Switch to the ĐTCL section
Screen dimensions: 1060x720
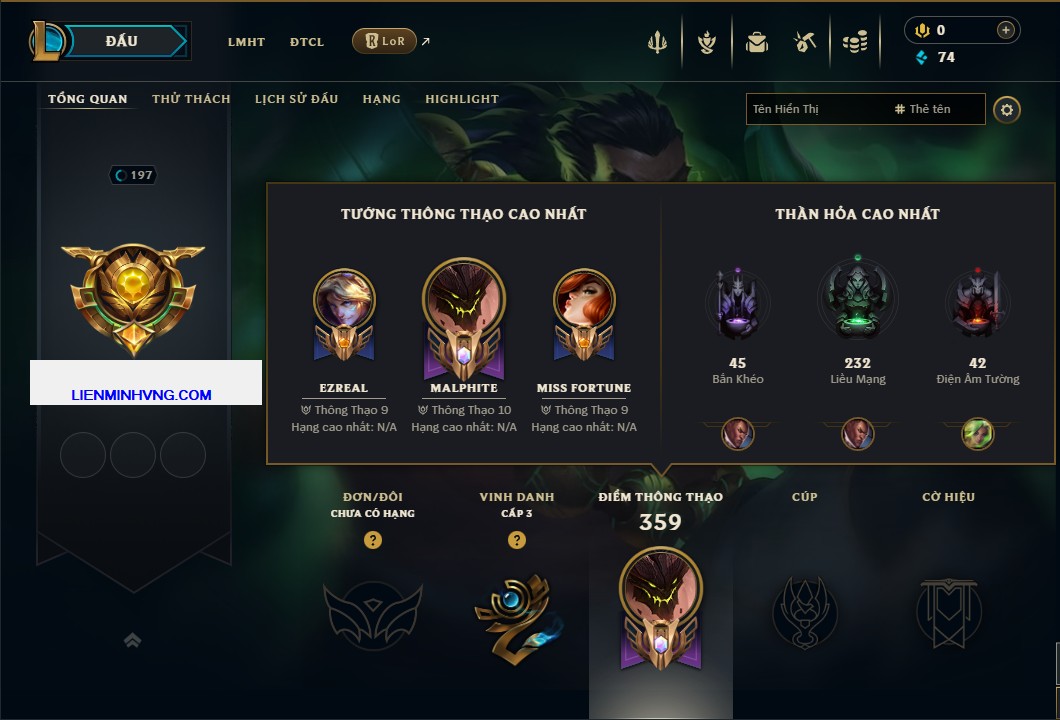tap(307, 42)
